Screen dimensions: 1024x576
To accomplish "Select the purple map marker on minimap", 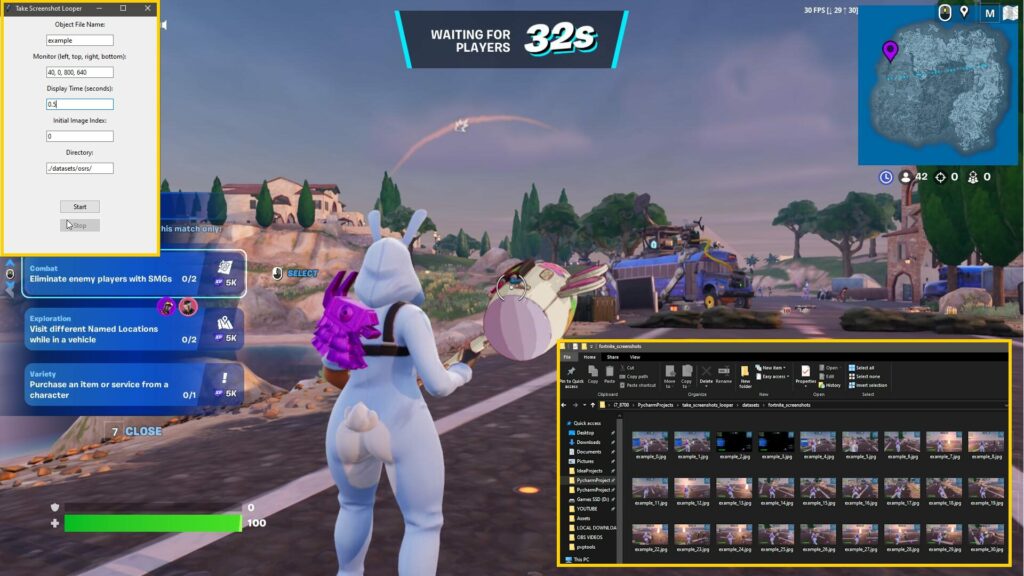I will (890, 50).
